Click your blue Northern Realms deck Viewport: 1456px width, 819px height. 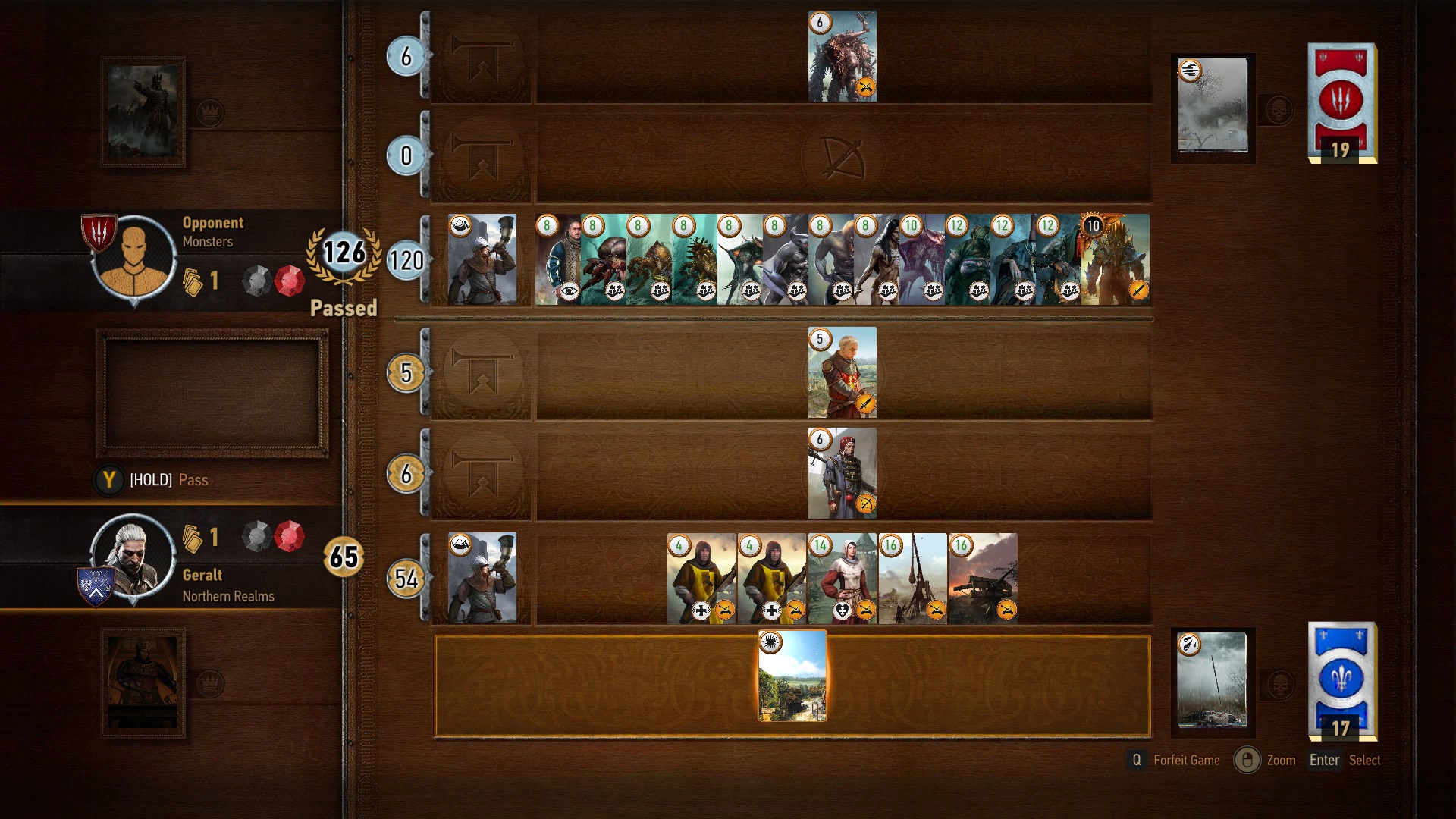pos(1341,680)
